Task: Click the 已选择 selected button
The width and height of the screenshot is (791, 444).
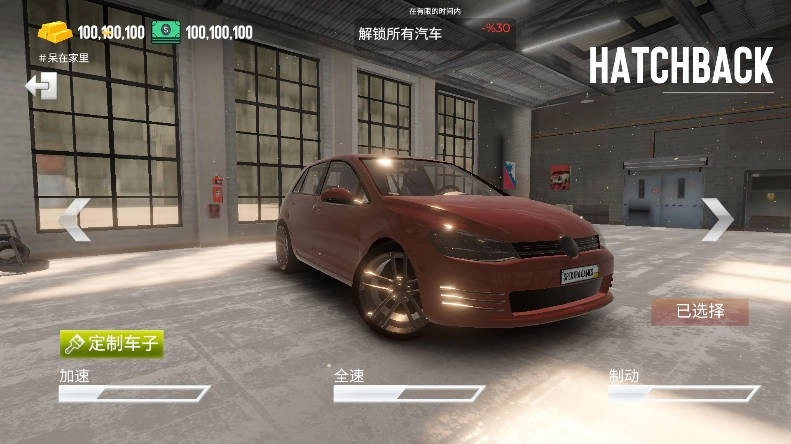Action: [699, 311]
